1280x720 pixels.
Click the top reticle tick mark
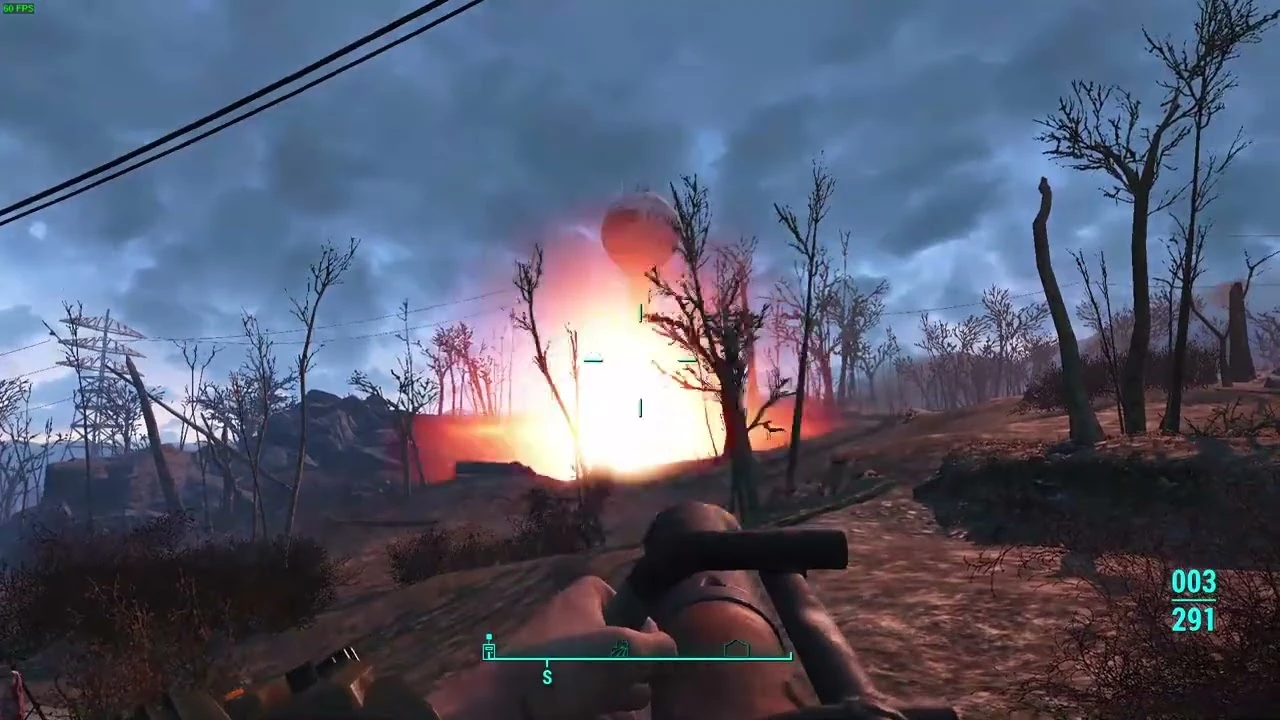click(x=640, y=315)
